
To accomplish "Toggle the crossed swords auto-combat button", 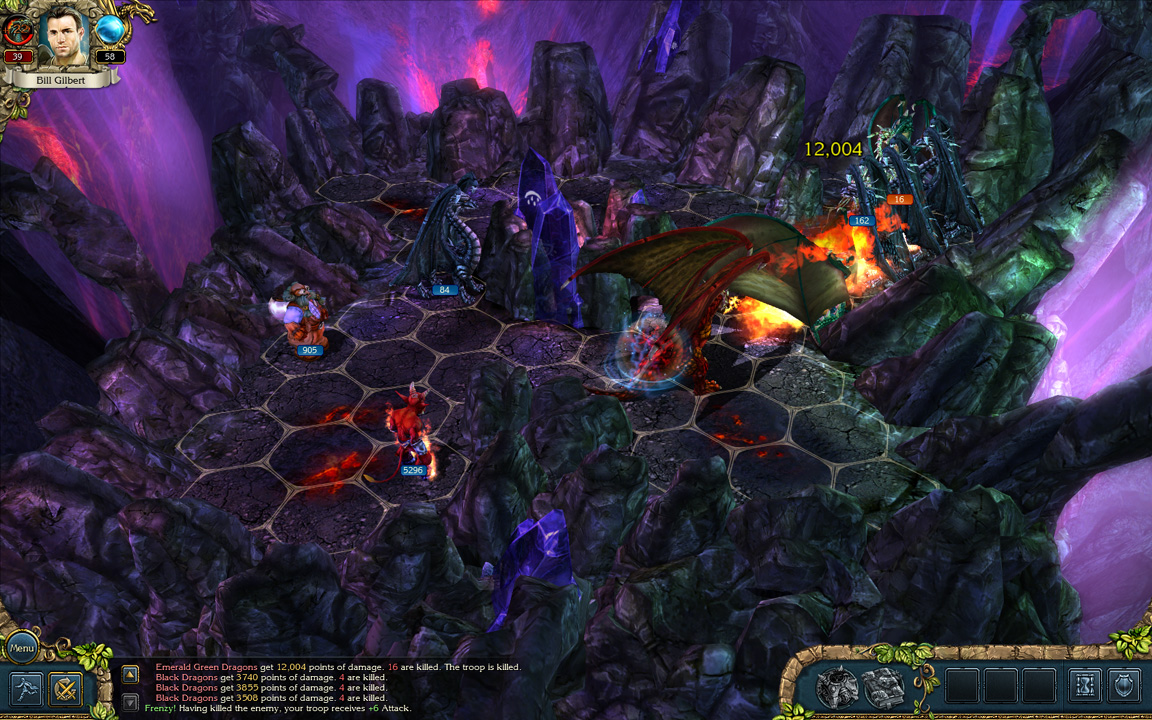I will click(x=66, y=689).
